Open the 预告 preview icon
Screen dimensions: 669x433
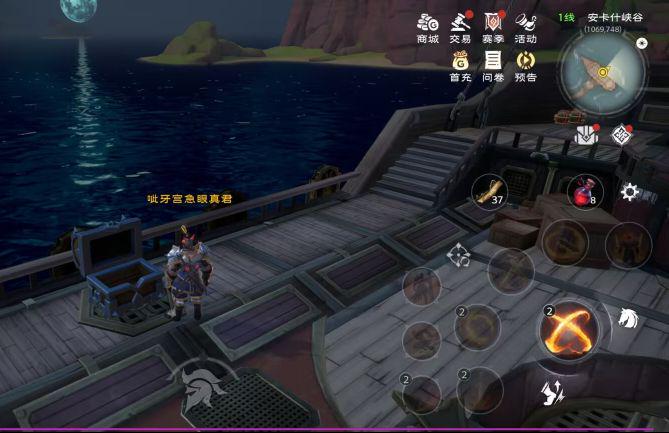525,62
